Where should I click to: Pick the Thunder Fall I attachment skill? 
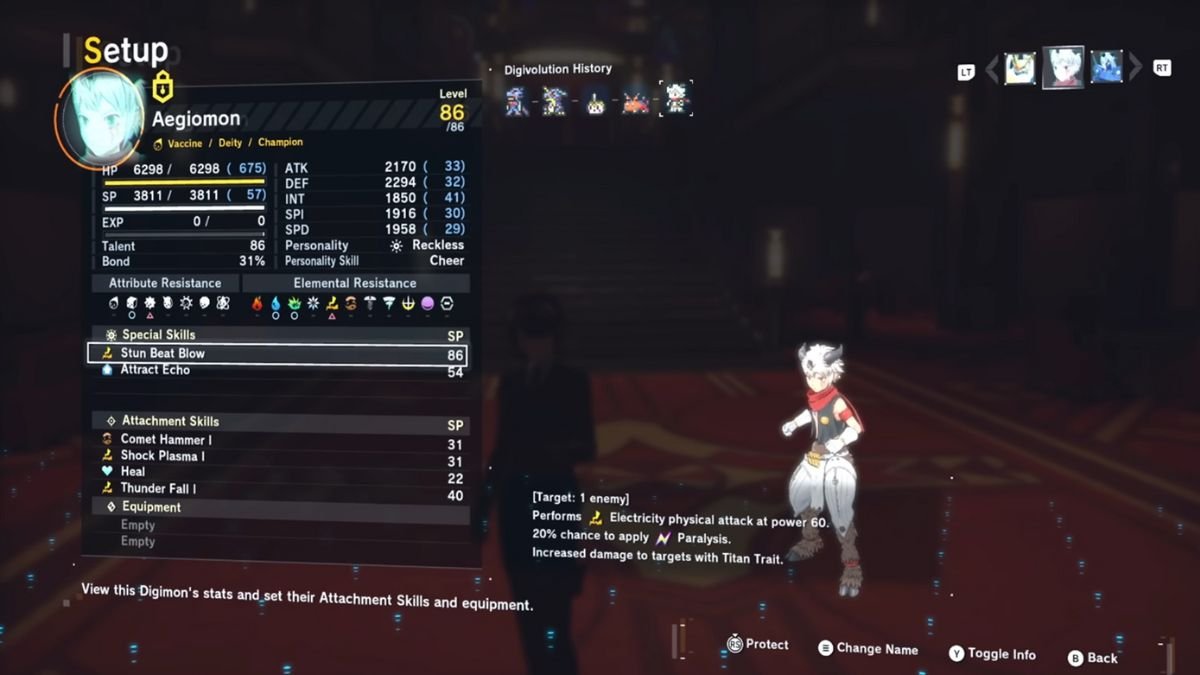coord(276,489)
